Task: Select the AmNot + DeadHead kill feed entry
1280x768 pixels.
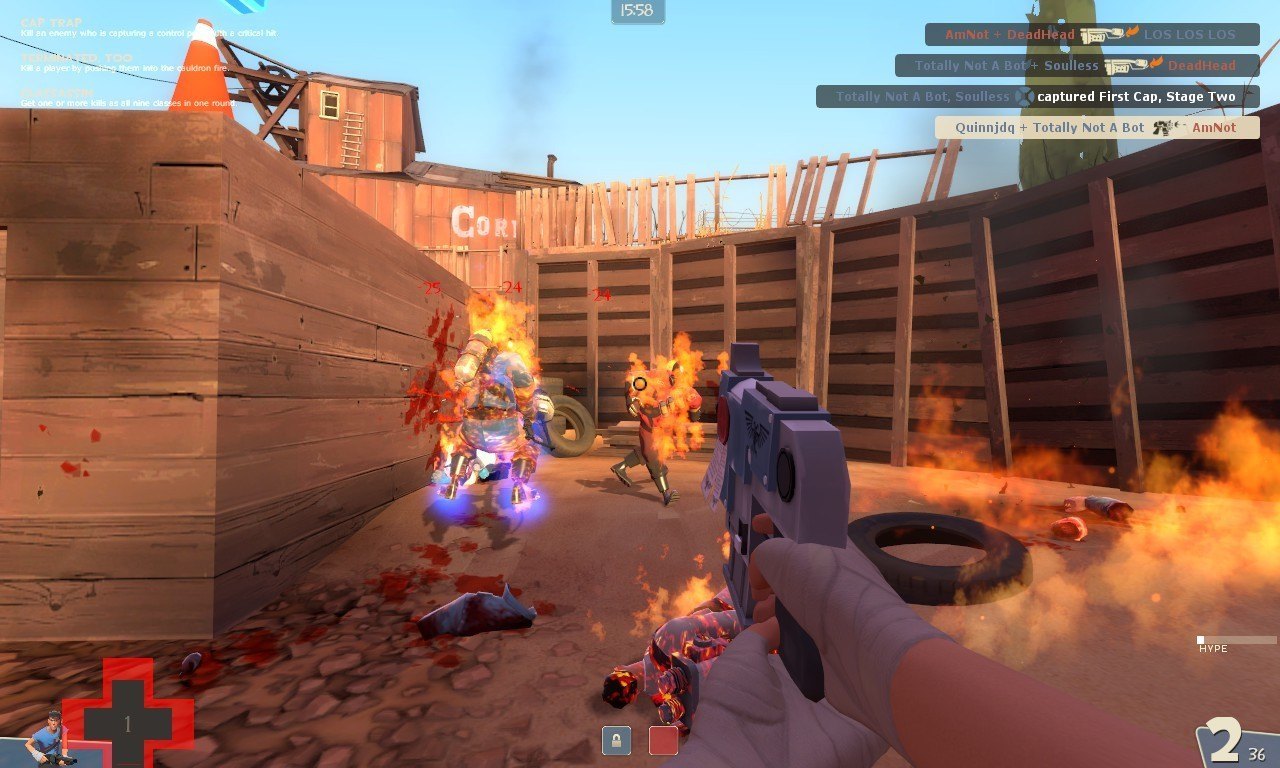Action: (1091, 35)
